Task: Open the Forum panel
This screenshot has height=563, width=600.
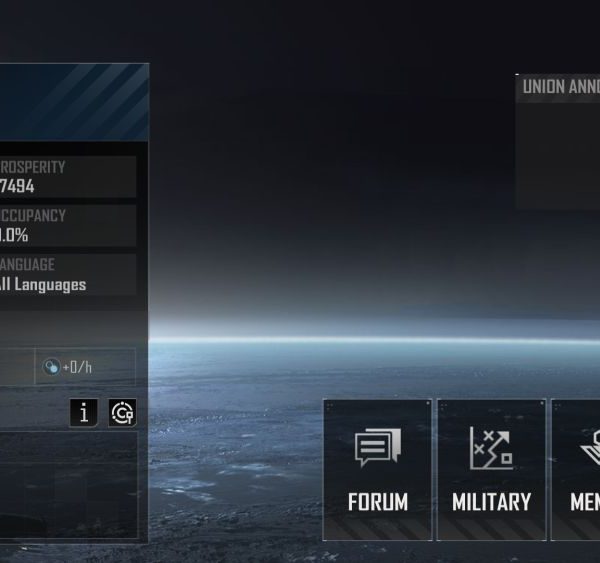Action: pos(377,469)
